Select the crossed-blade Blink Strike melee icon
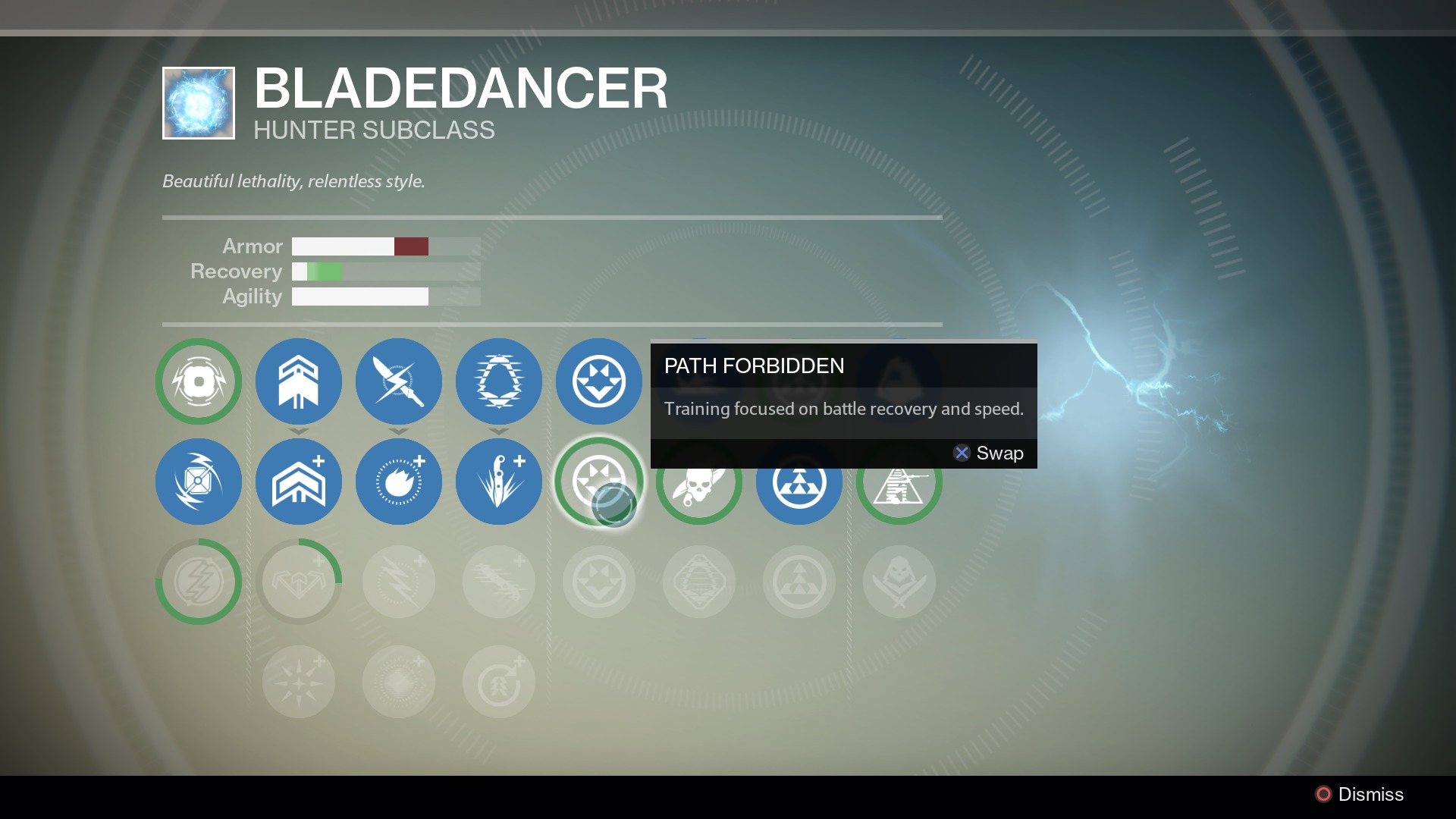1456x819 pixels. (399, 381)
